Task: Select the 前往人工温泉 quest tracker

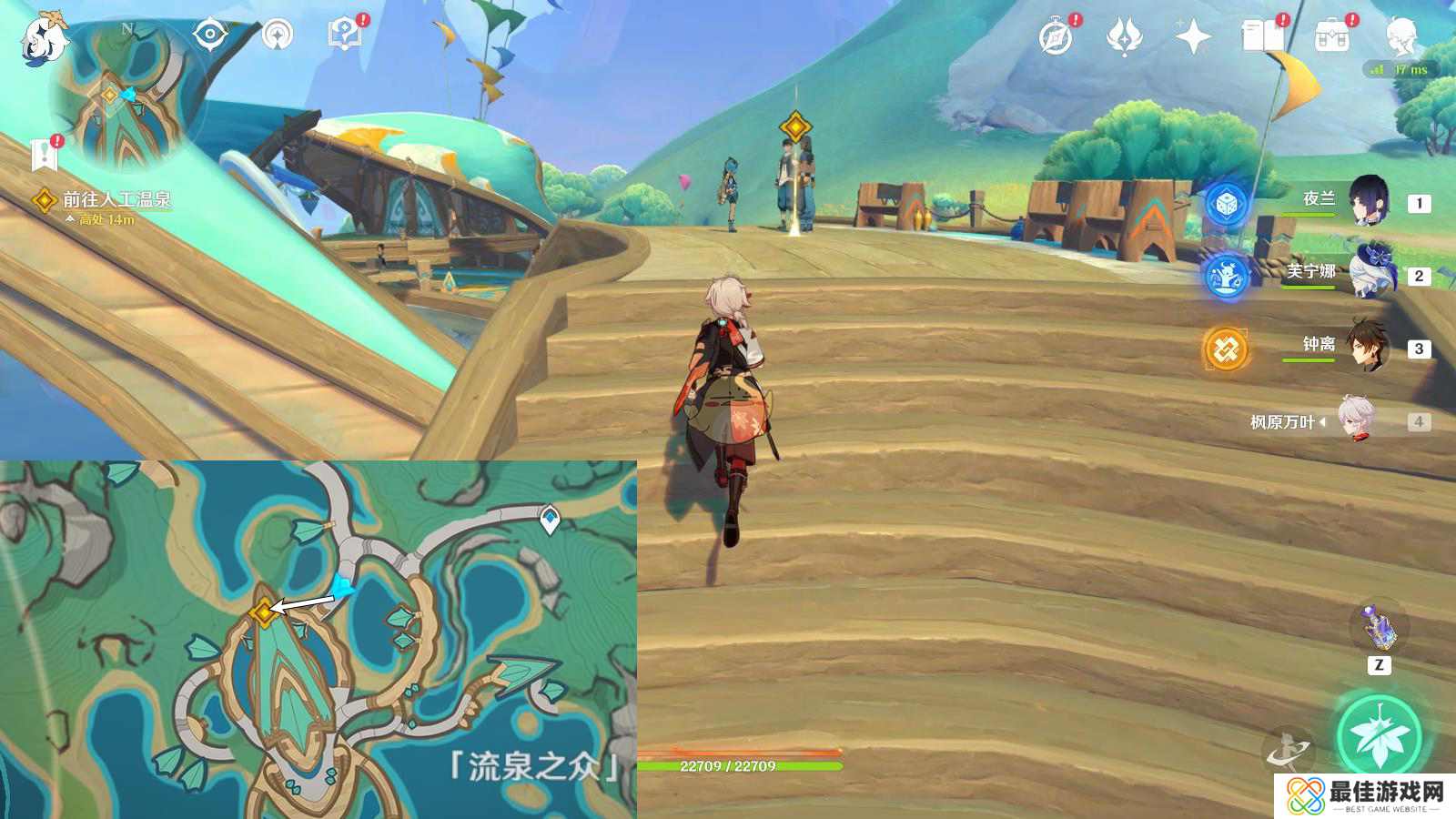Action: pyautogui.click(x=116, y=200)
